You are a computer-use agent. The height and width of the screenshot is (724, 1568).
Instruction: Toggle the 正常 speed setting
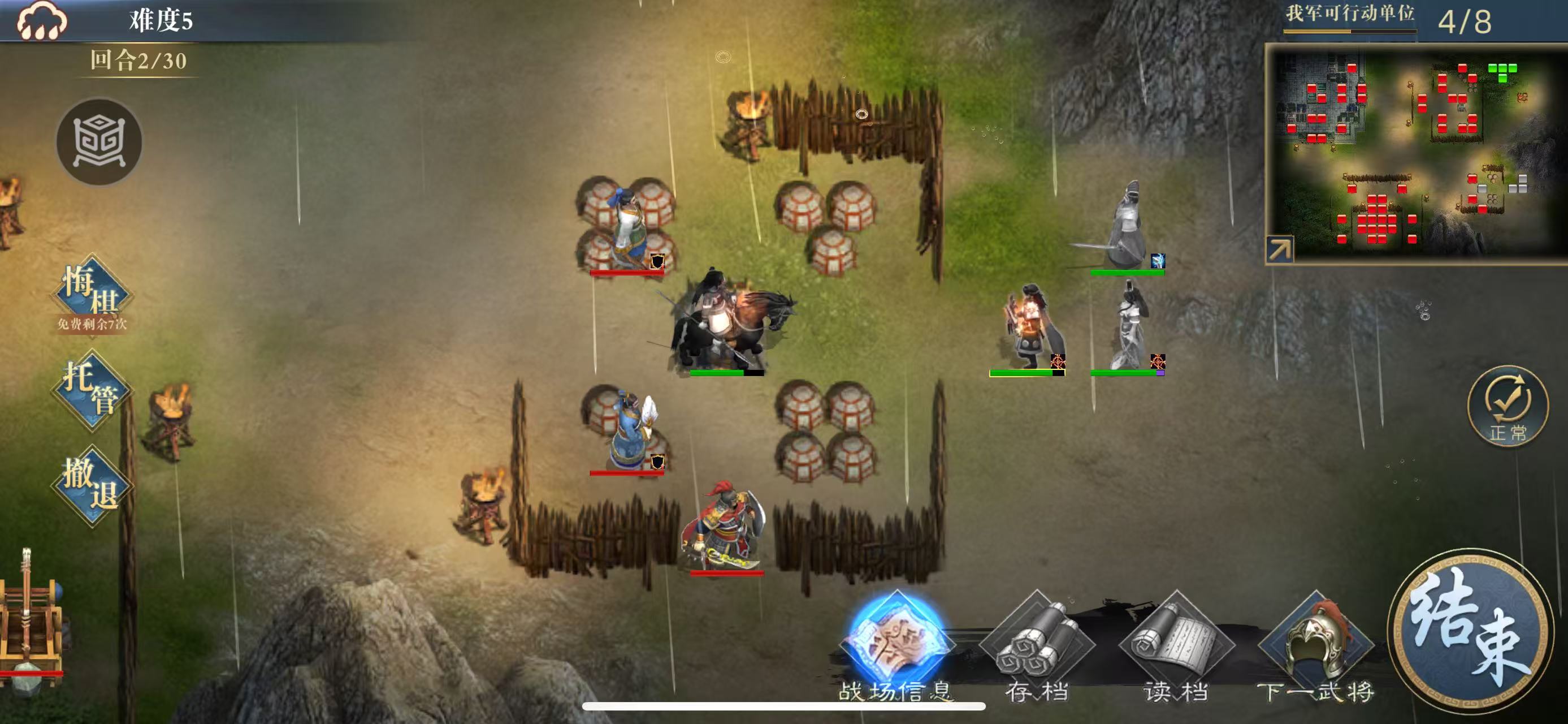point(1508,406)
